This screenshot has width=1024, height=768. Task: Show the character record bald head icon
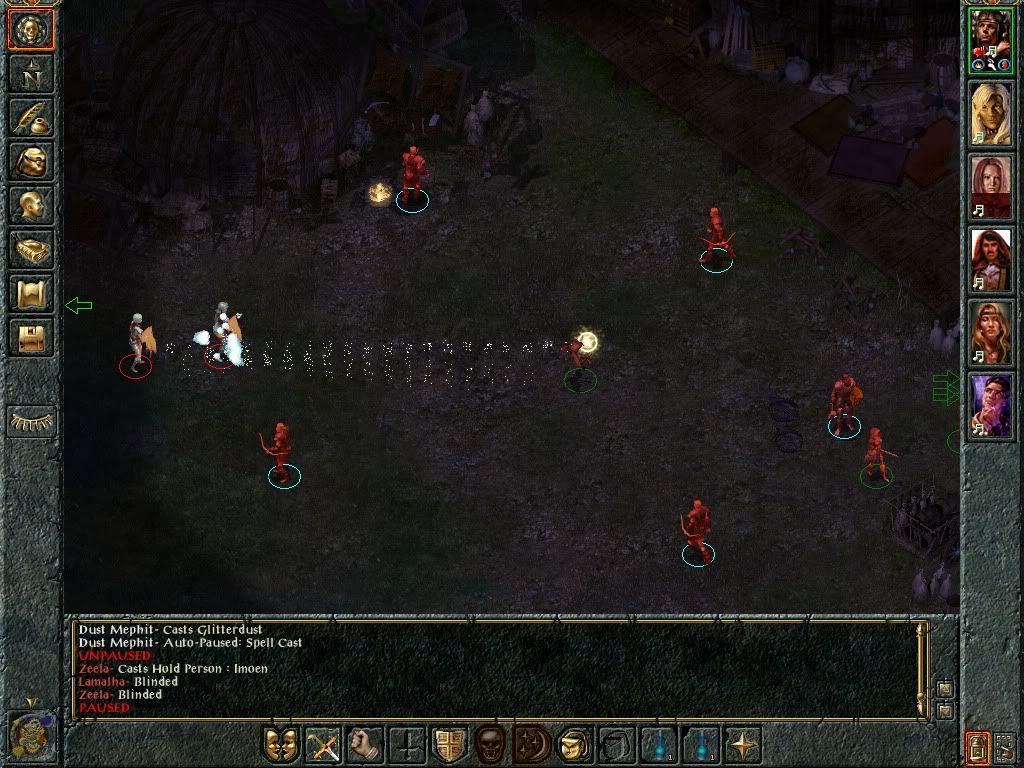click(30, 205)
